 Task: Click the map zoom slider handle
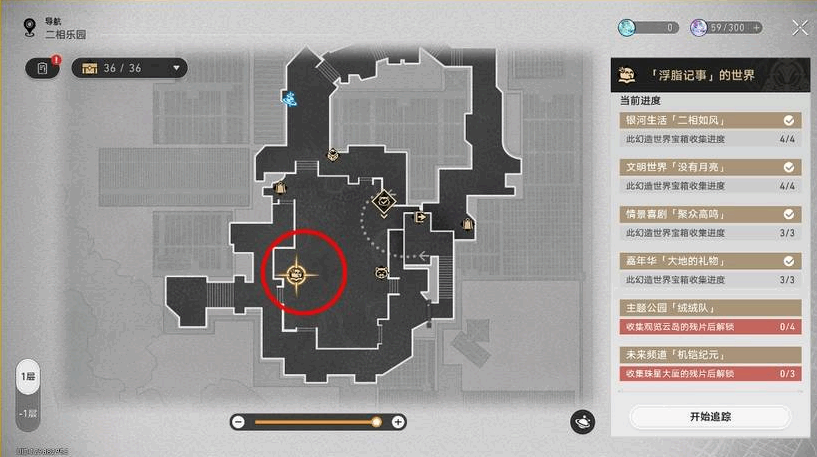point(376,422)
